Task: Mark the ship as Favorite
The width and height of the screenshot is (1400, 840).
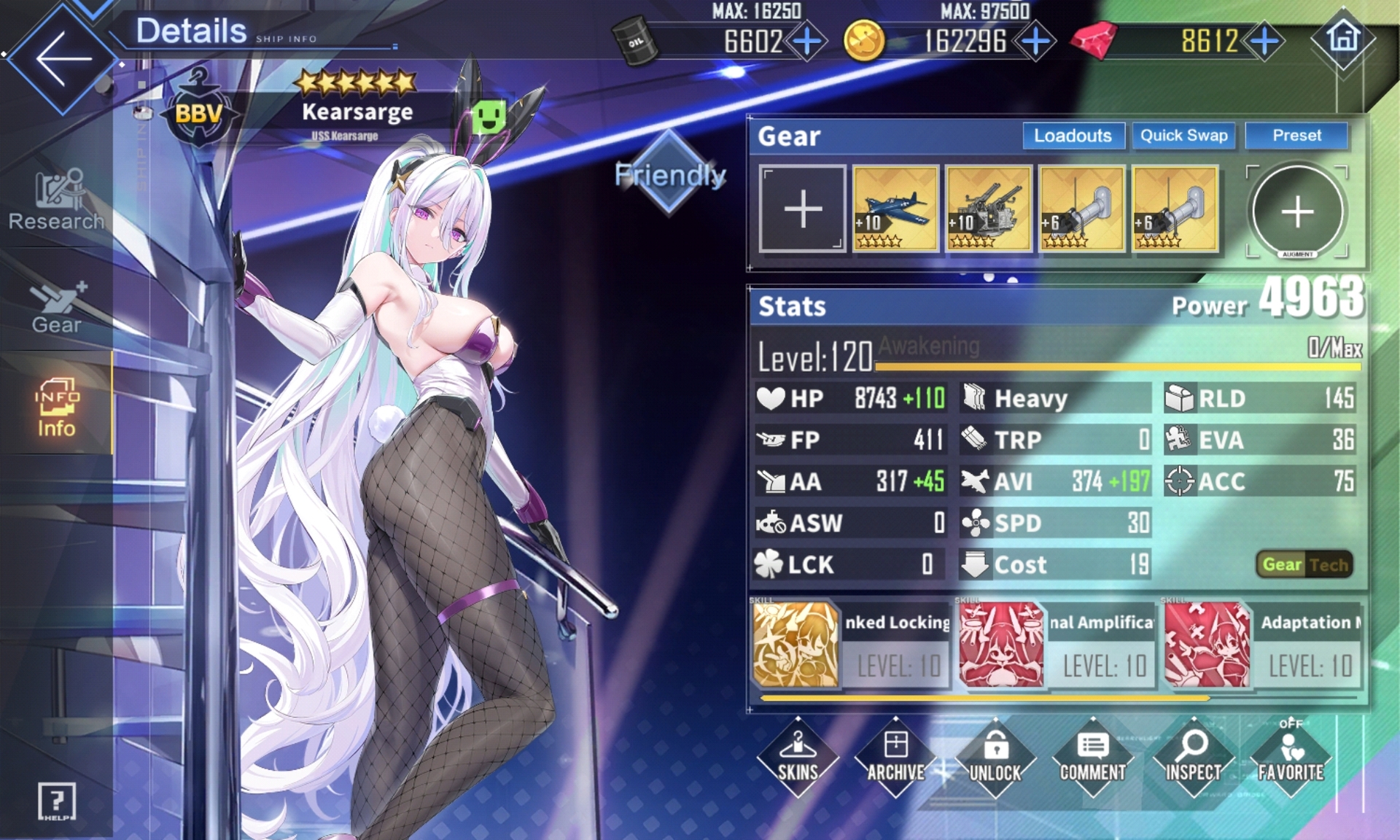Action: 1291,756
